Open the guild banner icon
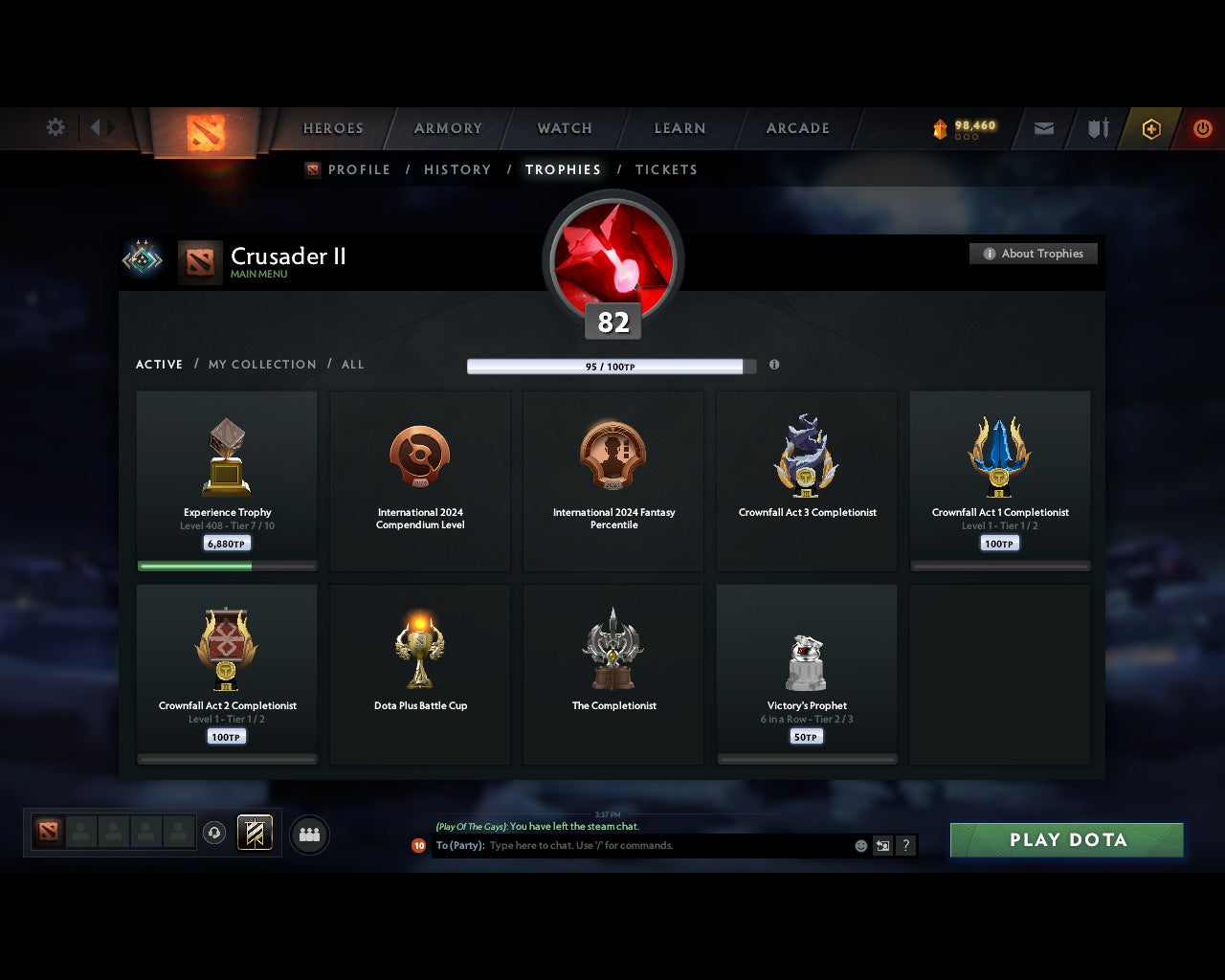 [256, 833]
